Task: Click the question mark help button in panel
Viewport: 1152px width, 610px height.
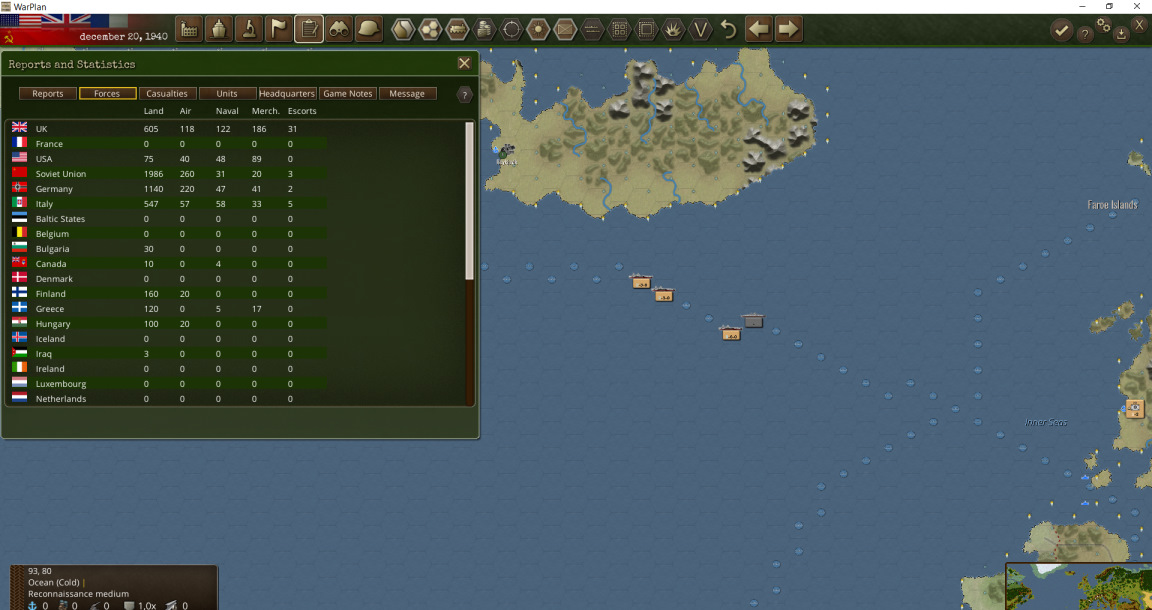Action: [x=465, y=95]
